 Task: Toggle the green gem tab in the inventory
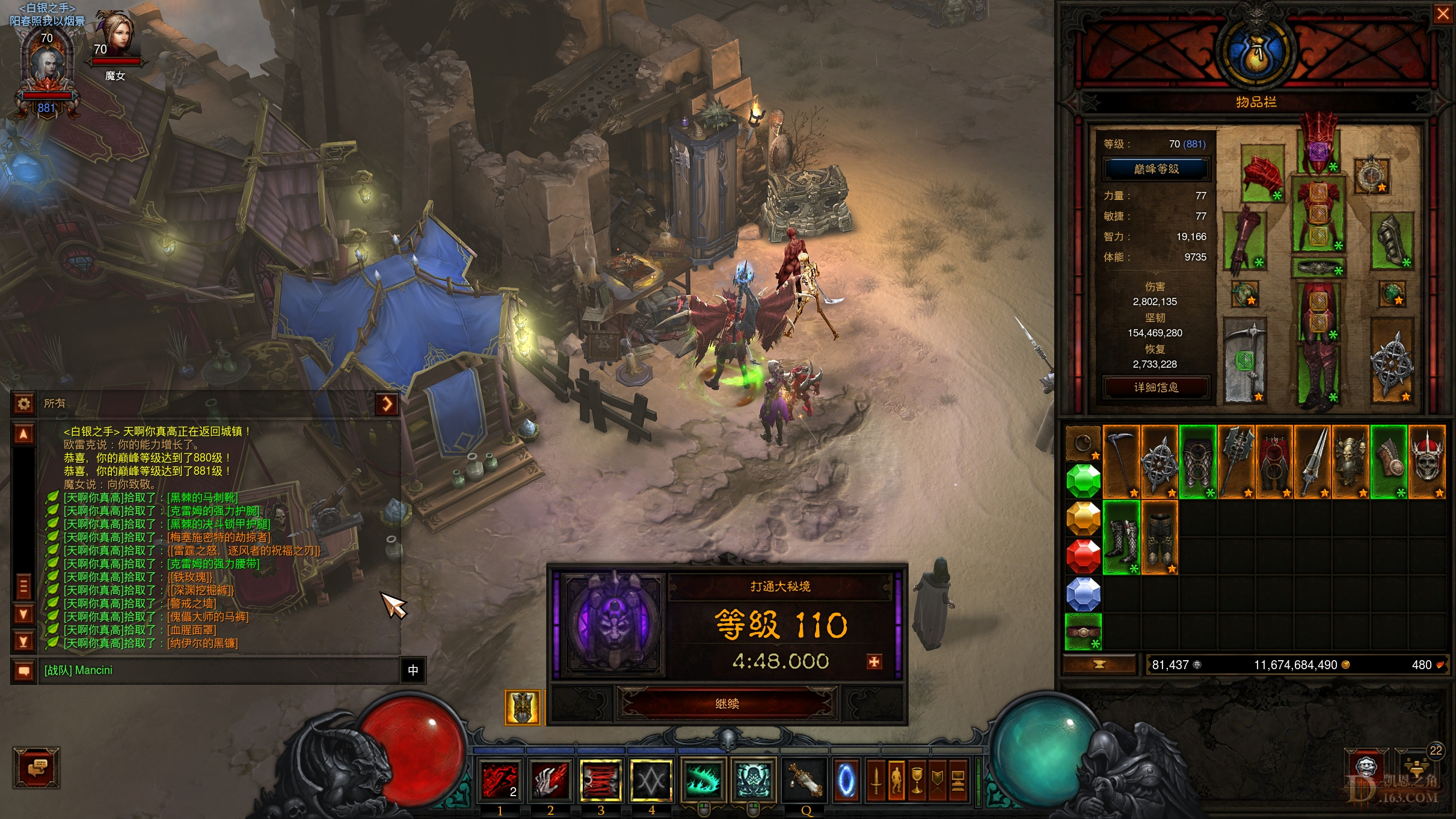(1084, 481)
